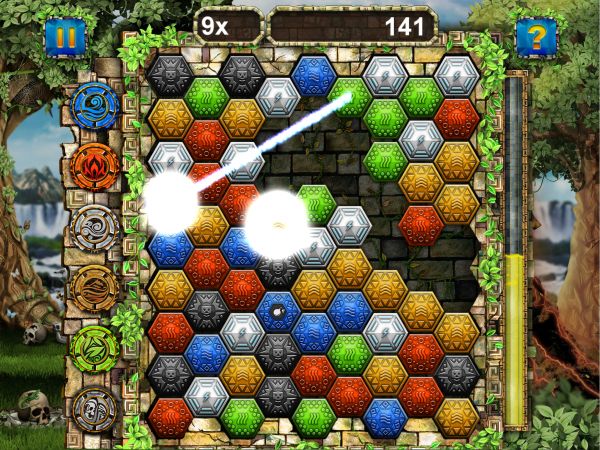
Task: Pause the game
Action: (65, 39)
